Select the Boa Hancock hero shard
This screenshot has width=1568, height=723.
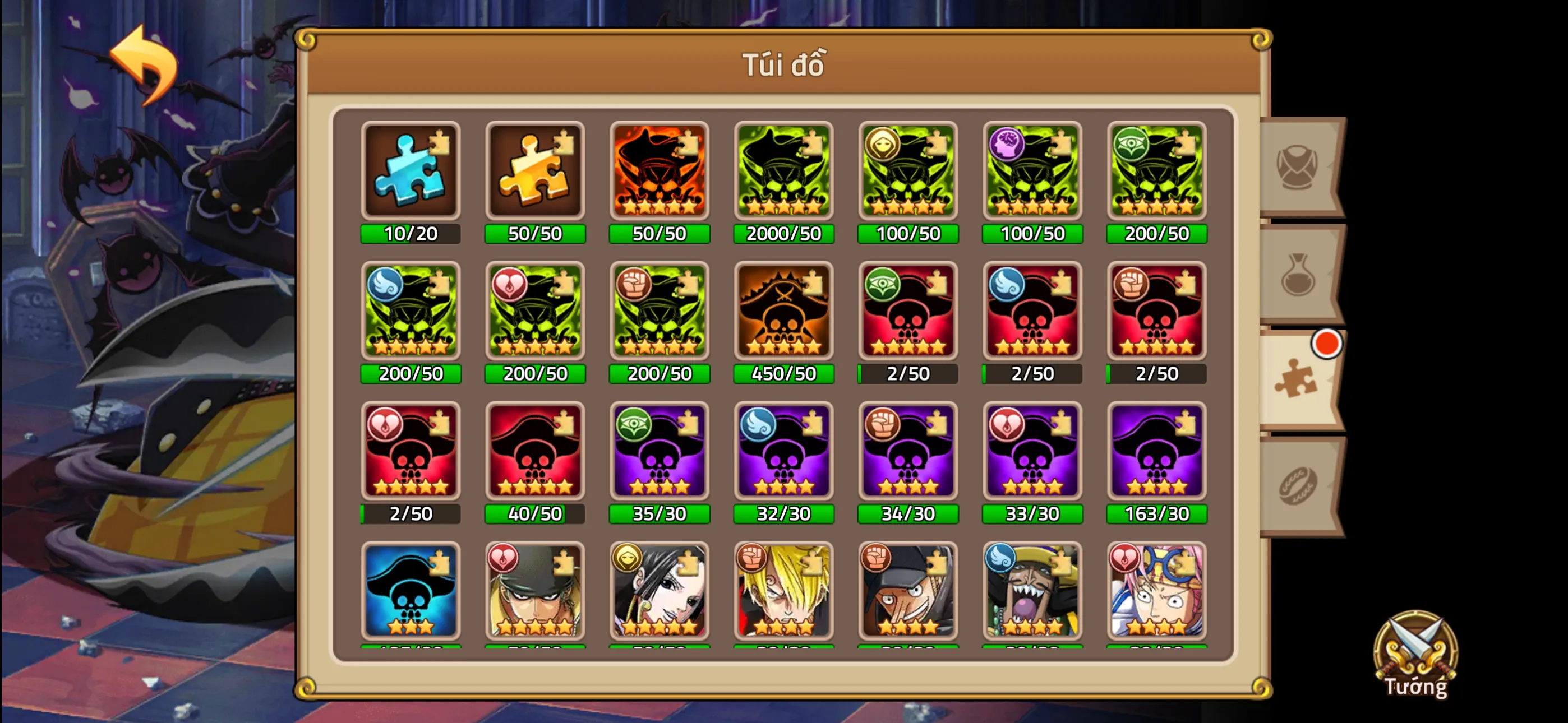tap(659, 590)
